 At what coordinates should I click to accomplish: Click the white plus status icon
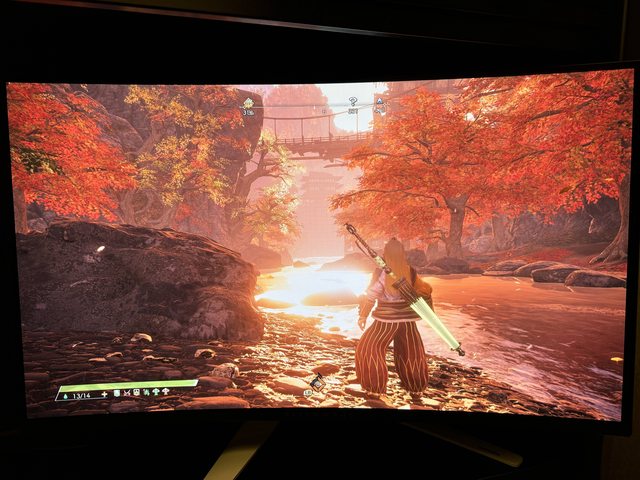pos(104,395)
